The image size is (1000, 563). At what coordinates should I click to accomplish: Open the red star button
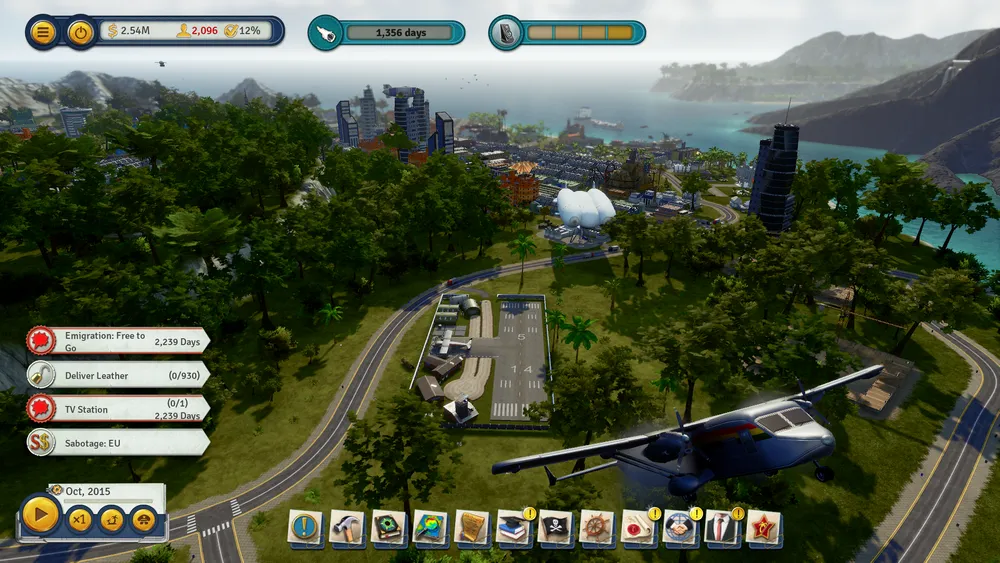(x=764, y=527)
